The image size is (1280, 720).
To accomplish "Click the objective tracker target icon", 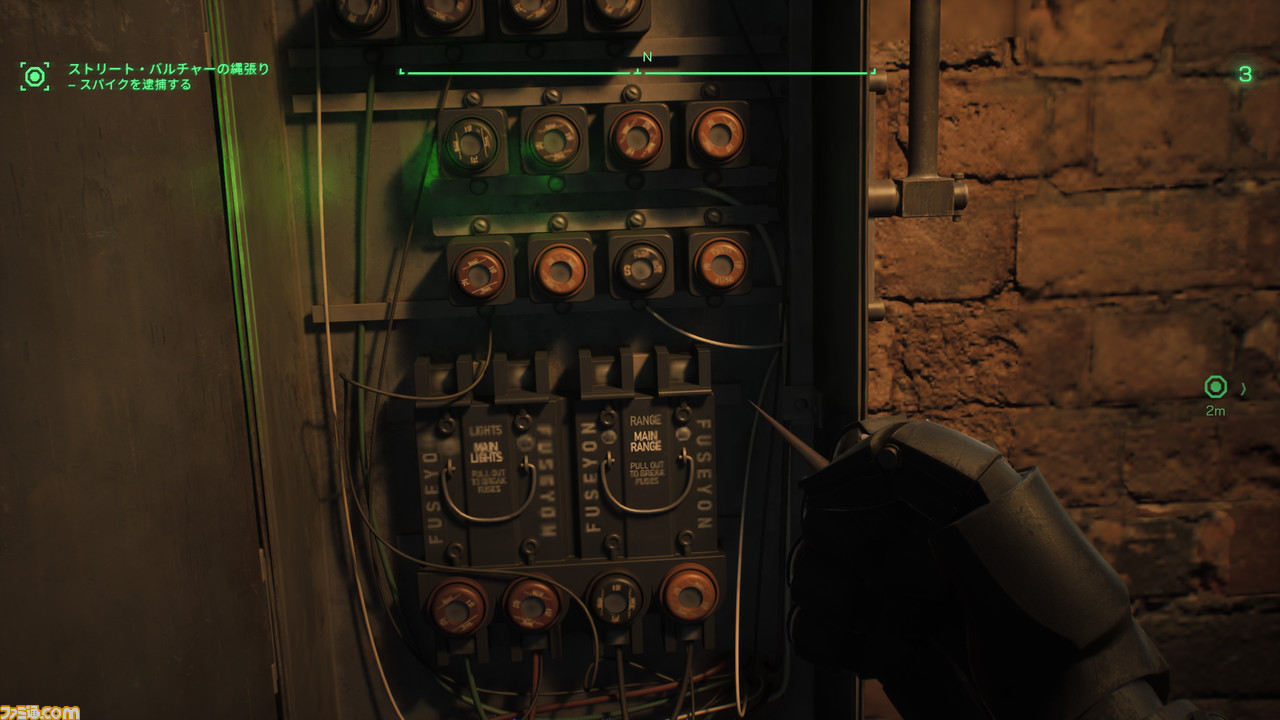I will coord(35,76).
